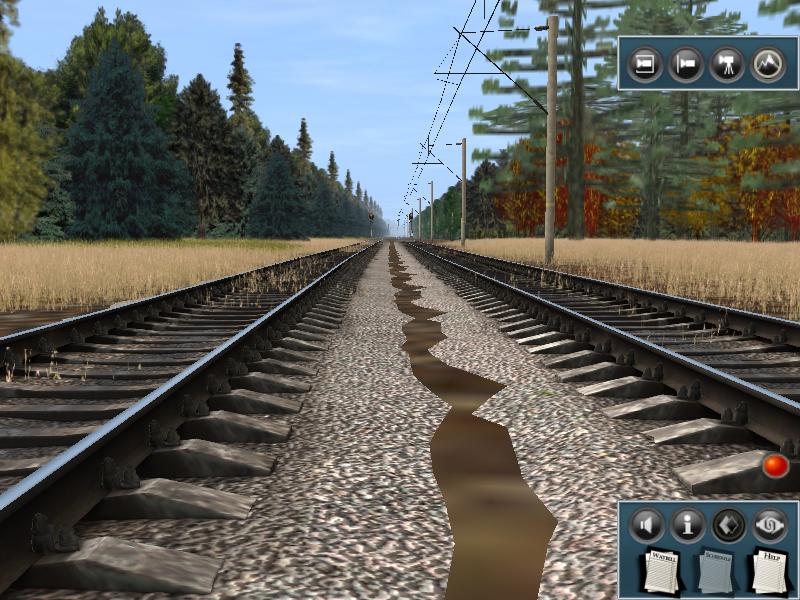View the Schedule papers

point(714,571)
